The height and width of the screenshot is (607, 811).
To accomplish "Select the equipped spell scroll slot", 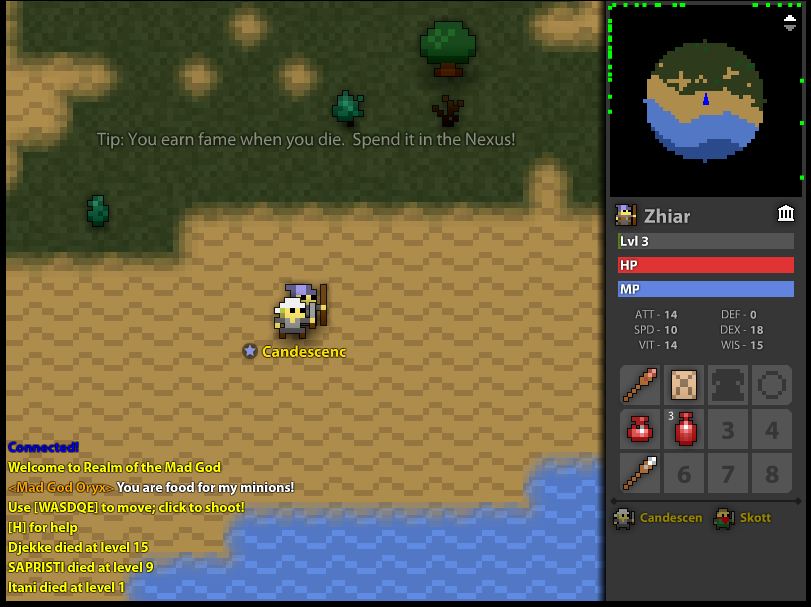I will (684, 385).
